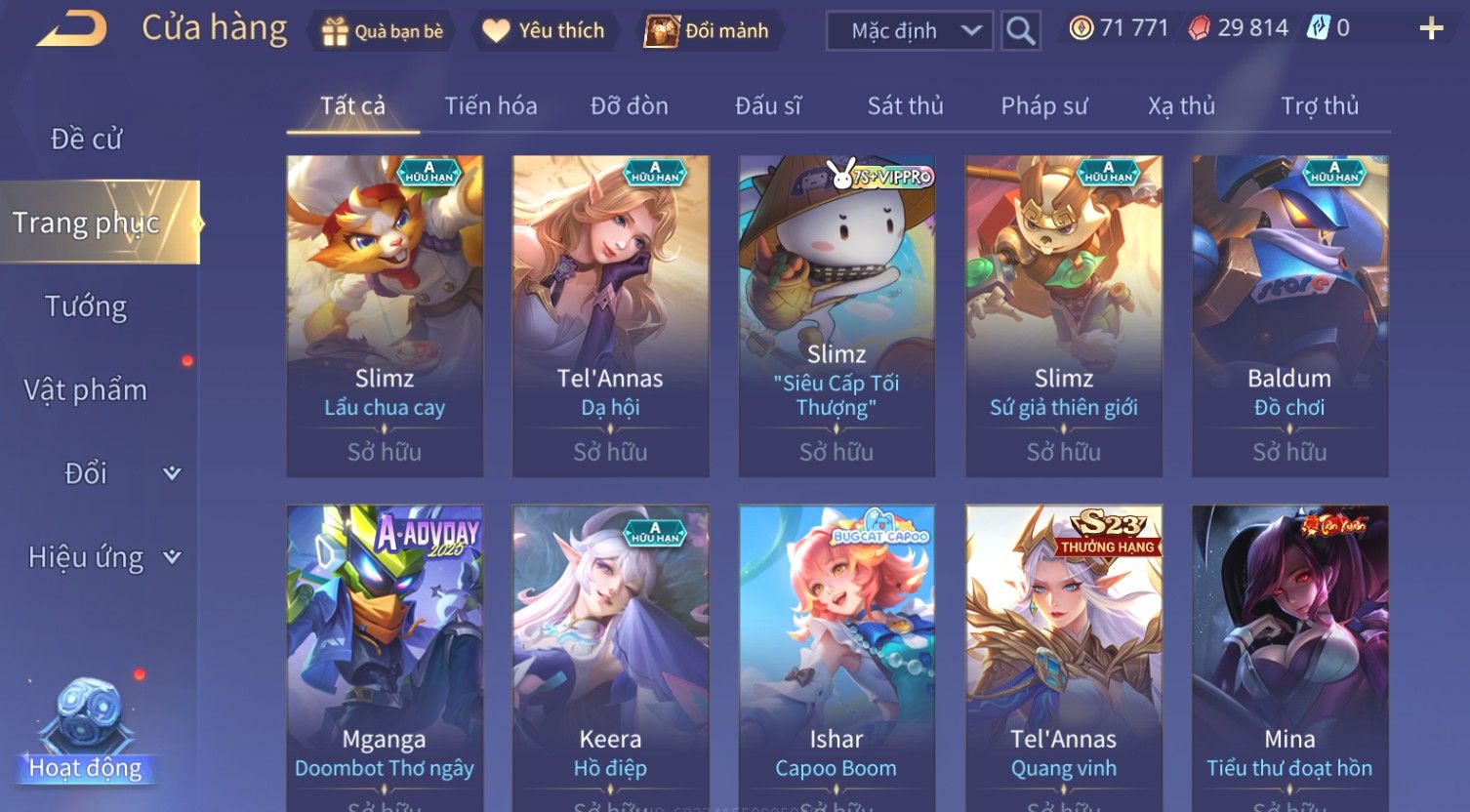Open Quà bạn bè gift menu
The image size is (1470, 812).
(382, 31)
